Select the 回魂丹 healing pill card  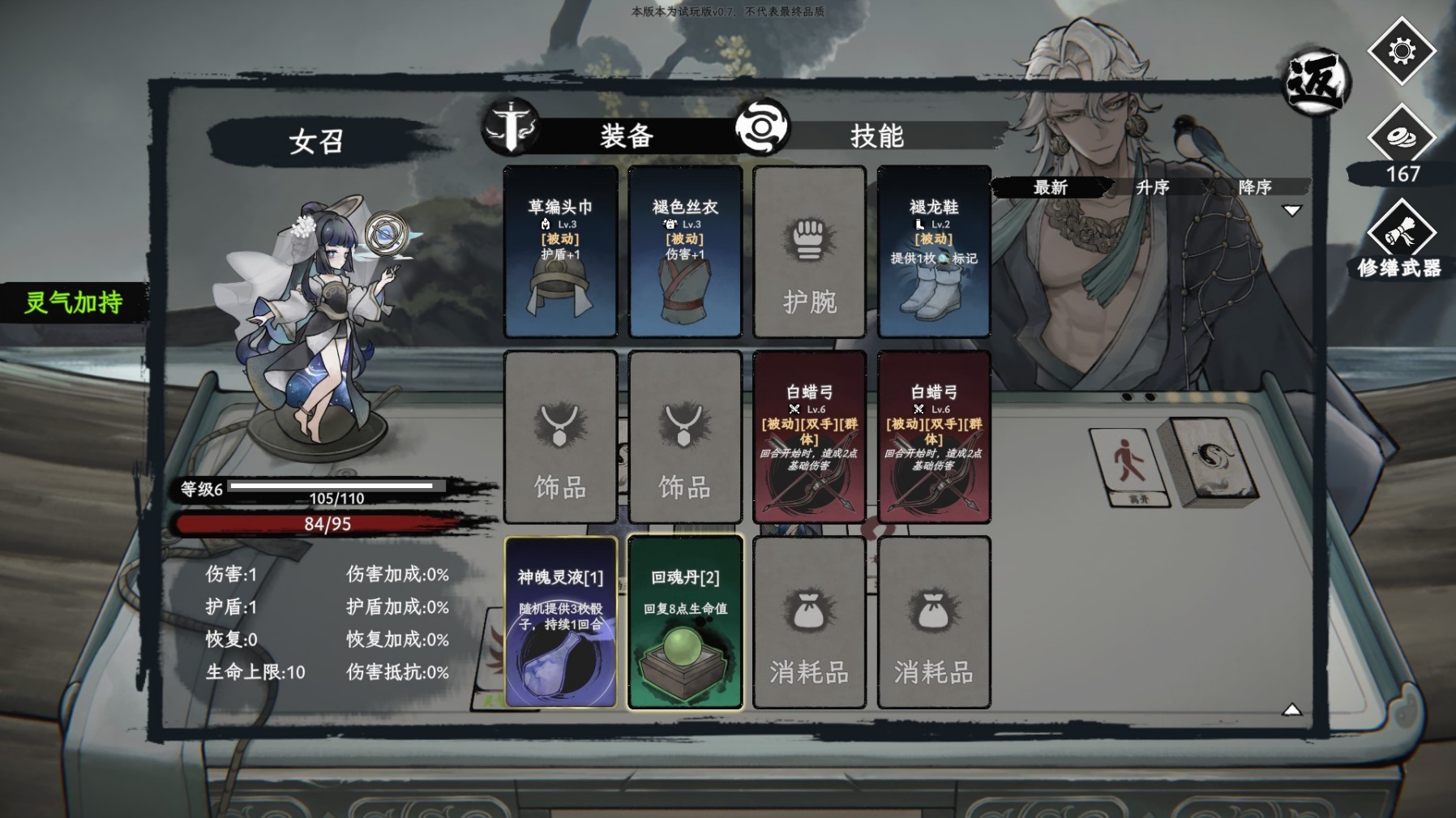[685, 623]
